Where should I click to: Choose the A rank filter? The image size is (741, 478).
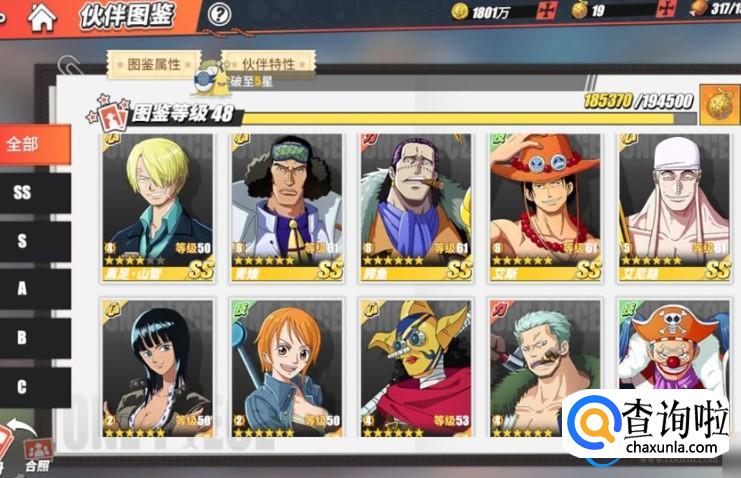point(24,290)
